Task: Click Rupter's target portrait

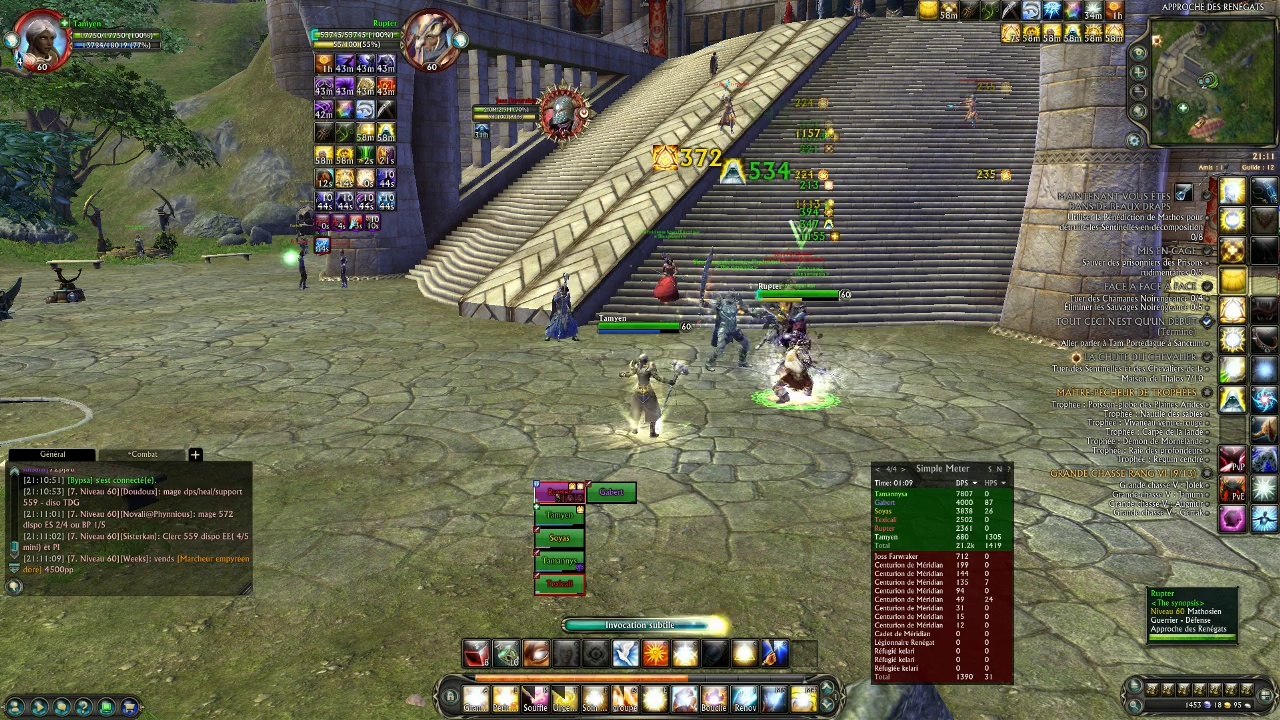Action: (x=430, y=40)
